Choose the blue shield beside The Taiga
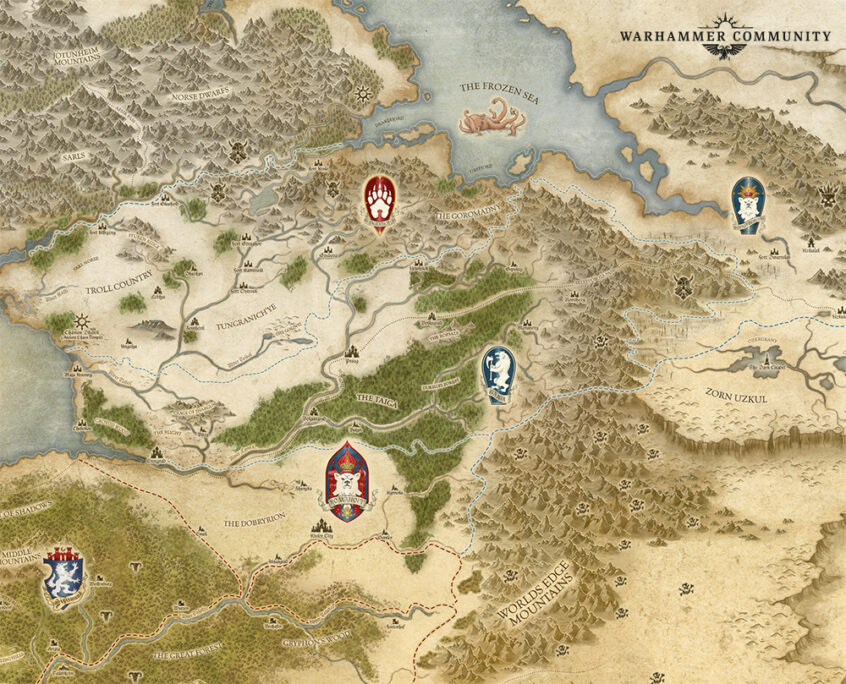846x684 pixels. coord(498,372)
